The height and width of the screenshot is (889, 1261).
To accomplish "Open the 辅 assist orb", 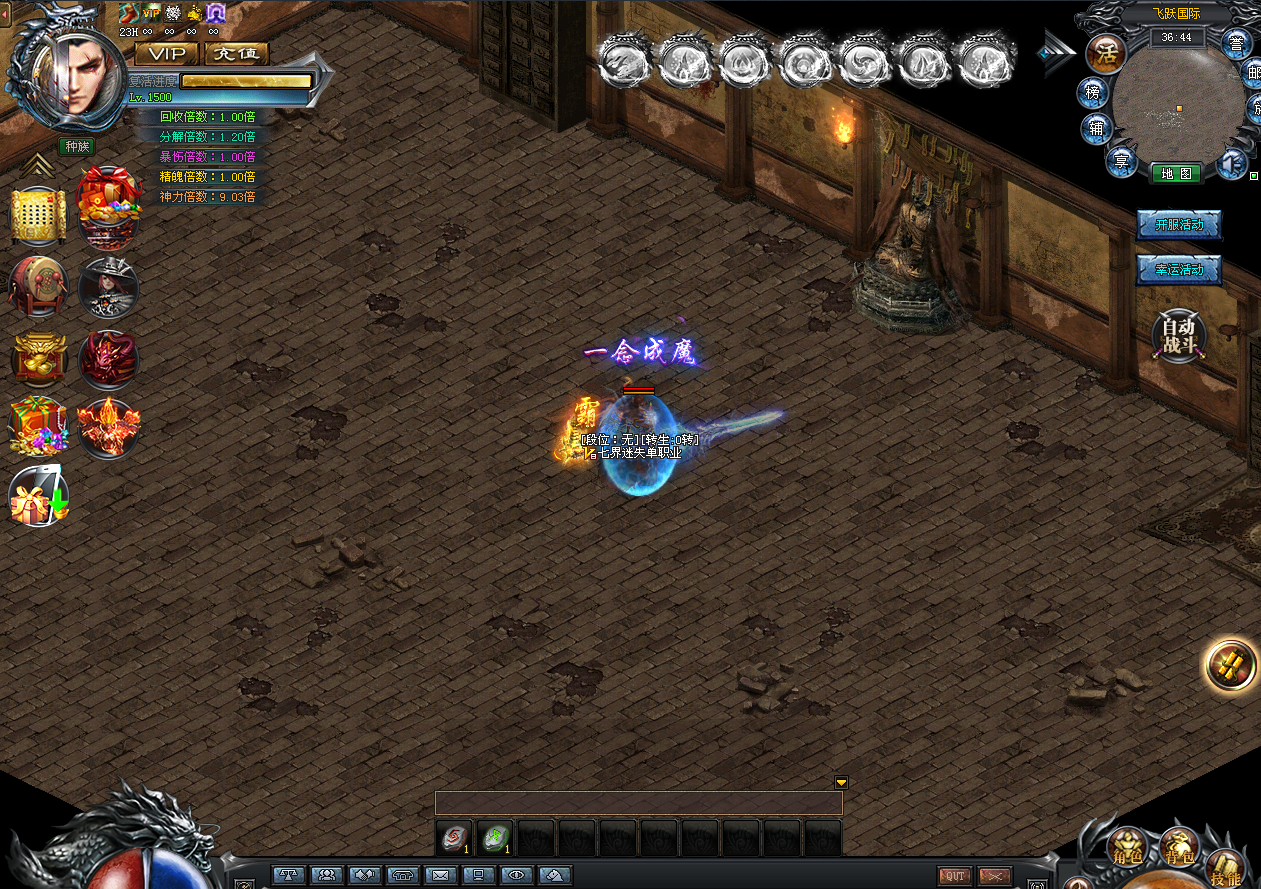I will [x=1097, y=128].
